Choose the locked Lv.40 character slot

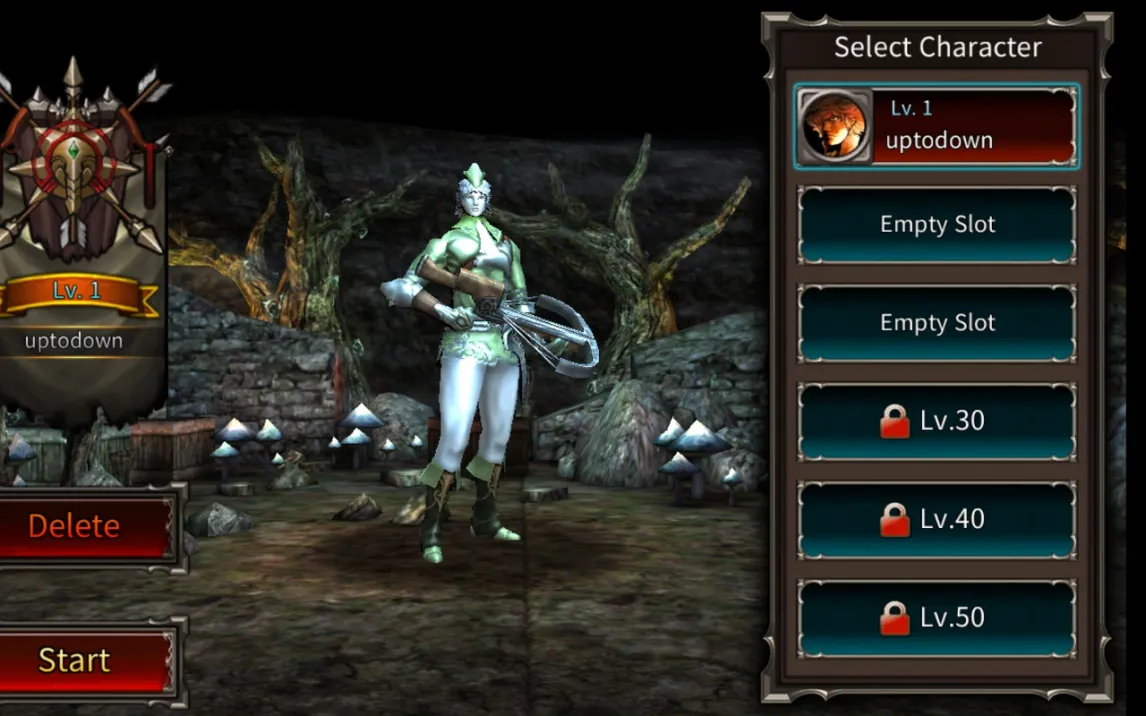(x=937, y=519)
